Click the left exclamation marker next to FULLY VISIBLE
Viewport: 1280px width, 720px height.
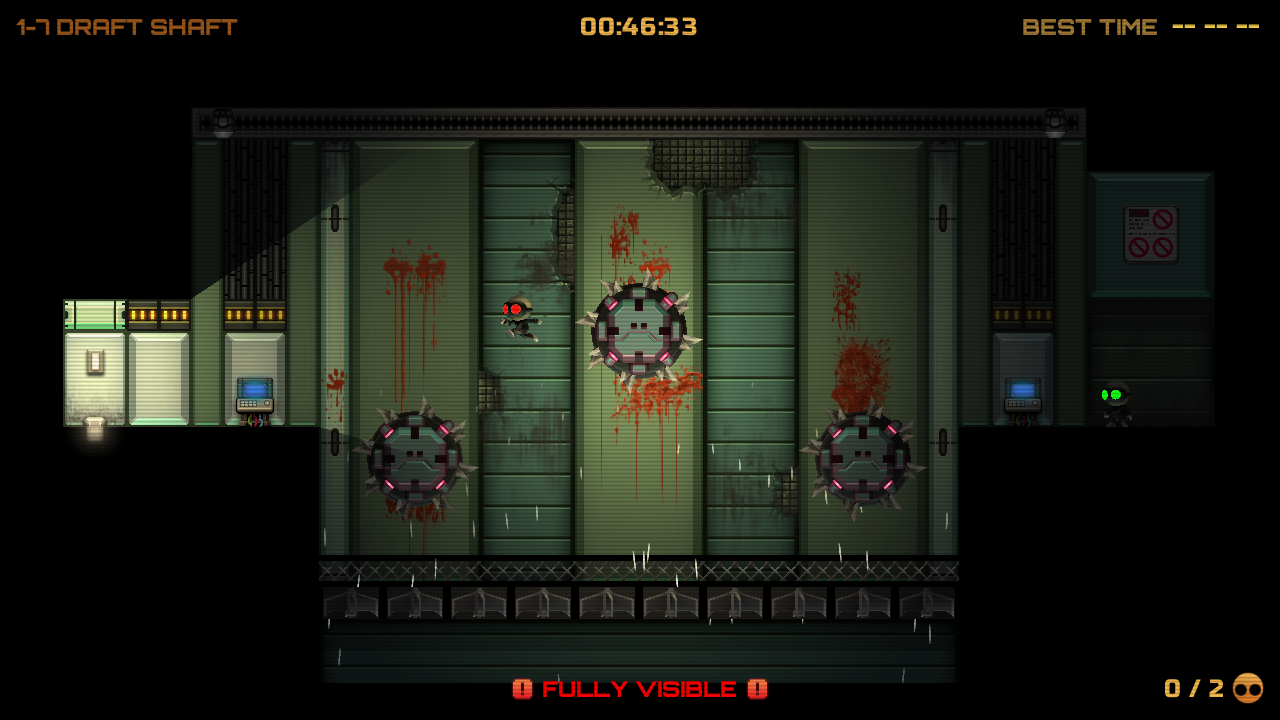click(x=524, y=689)
